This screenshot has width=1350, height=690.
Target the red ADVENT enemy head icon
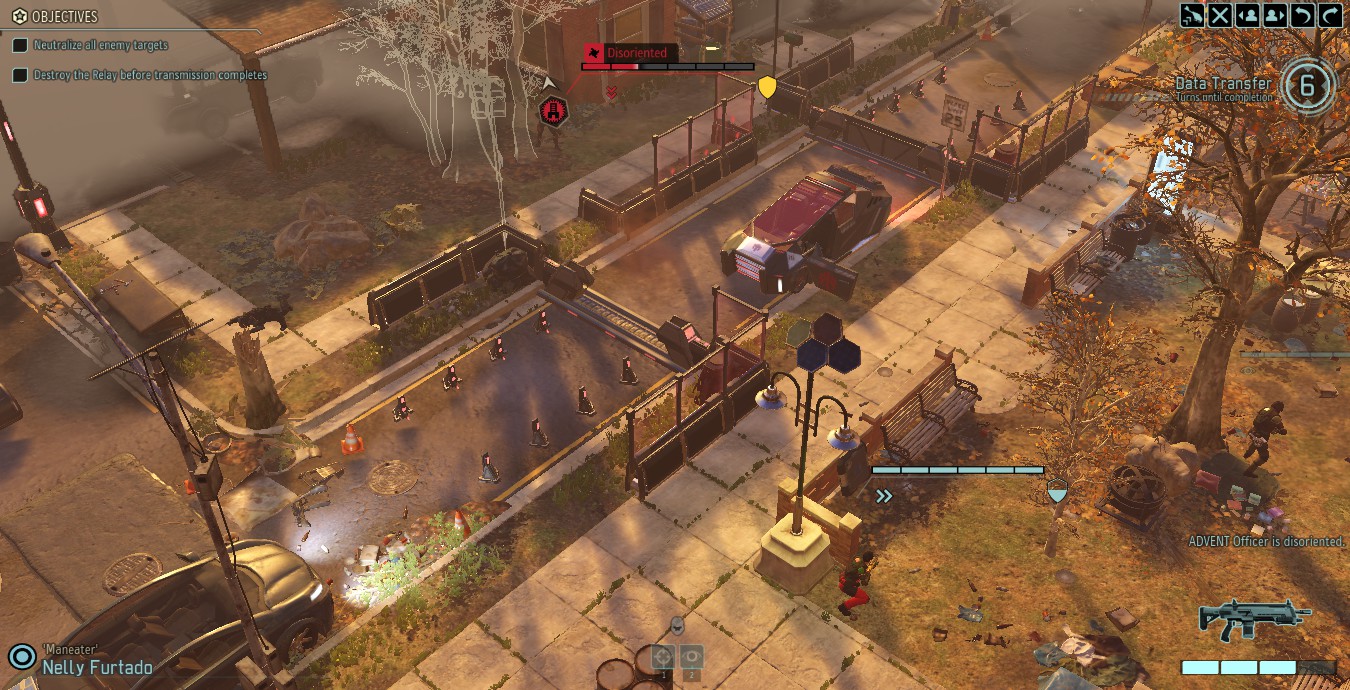(x=553, y=111)
